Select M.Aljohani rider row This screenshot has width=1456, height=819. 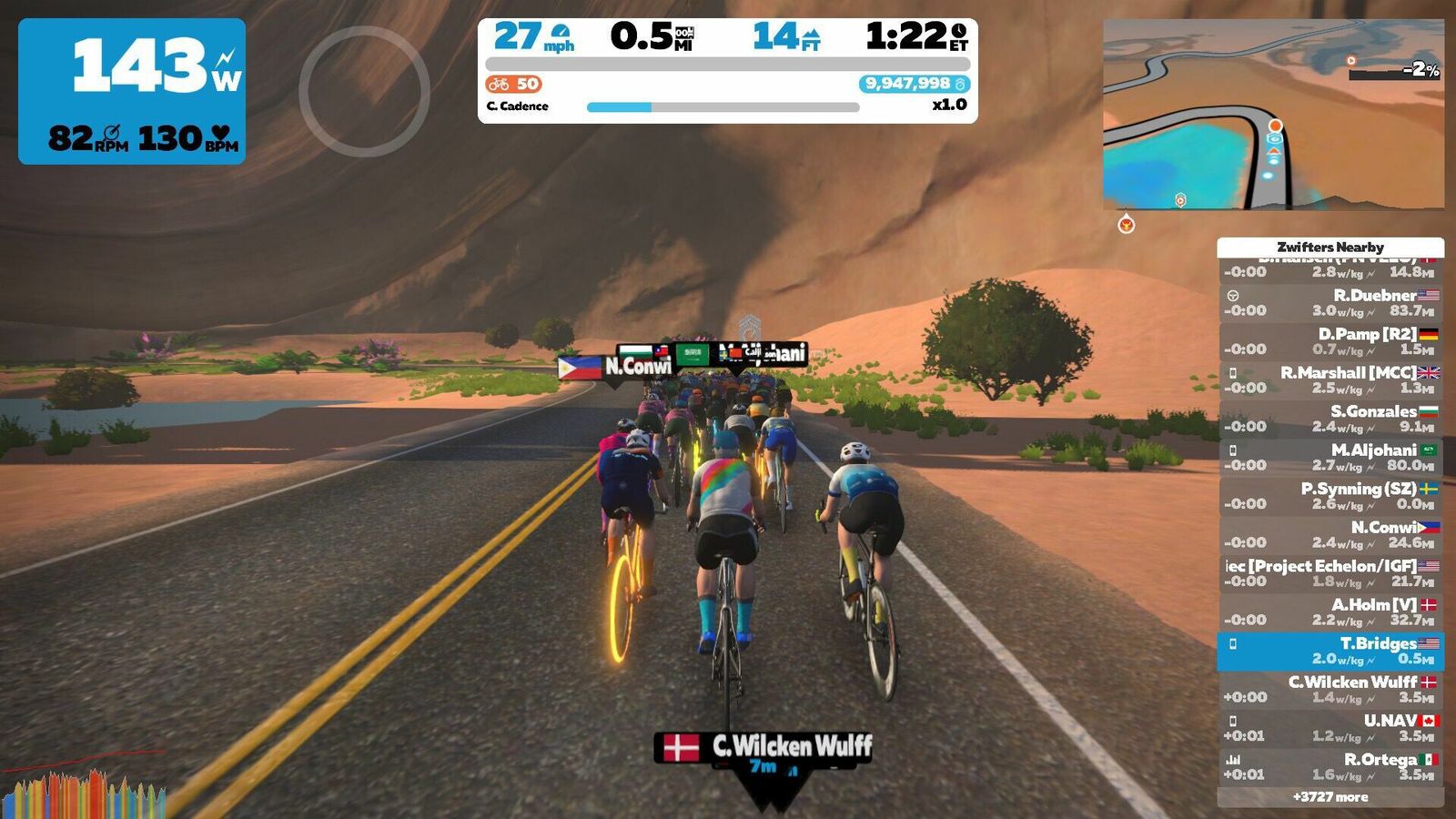1330,458
